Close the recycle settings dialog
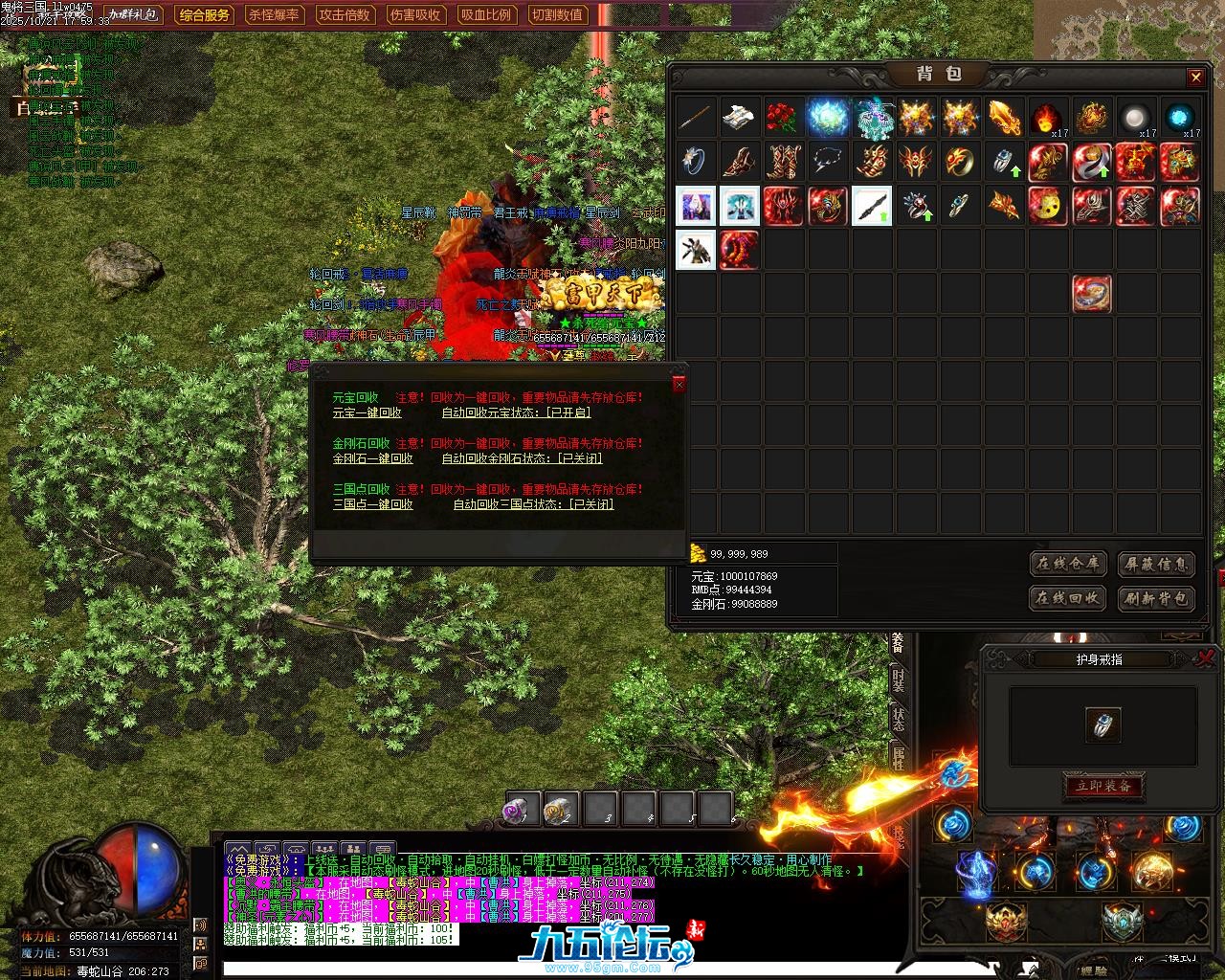Viewport: 1225px width, 980px height. [x=679, y=384]
